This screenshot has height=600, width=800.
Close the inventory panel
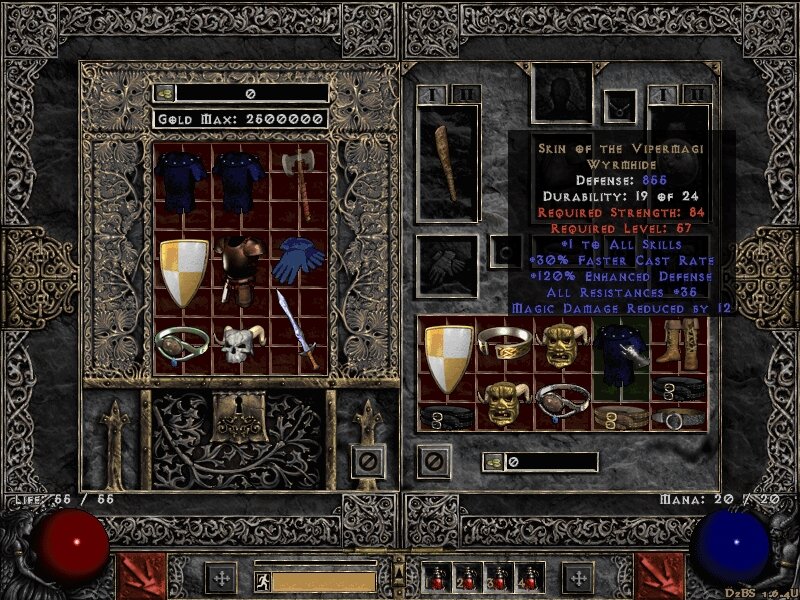pyautogui.click(x=434, y=462)
